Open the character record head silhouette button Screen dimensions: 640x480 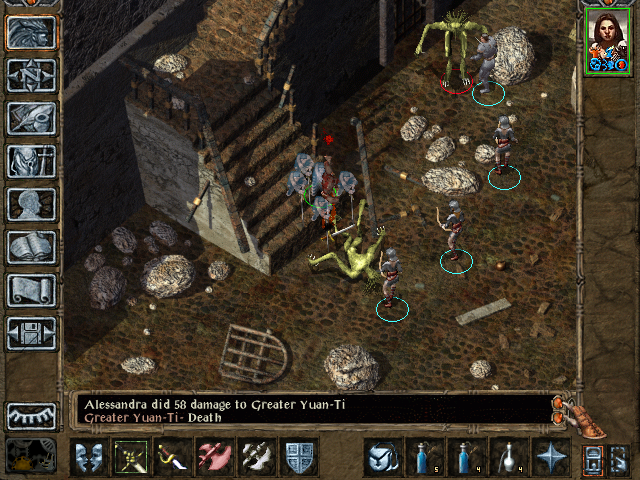tap(31, 204)
